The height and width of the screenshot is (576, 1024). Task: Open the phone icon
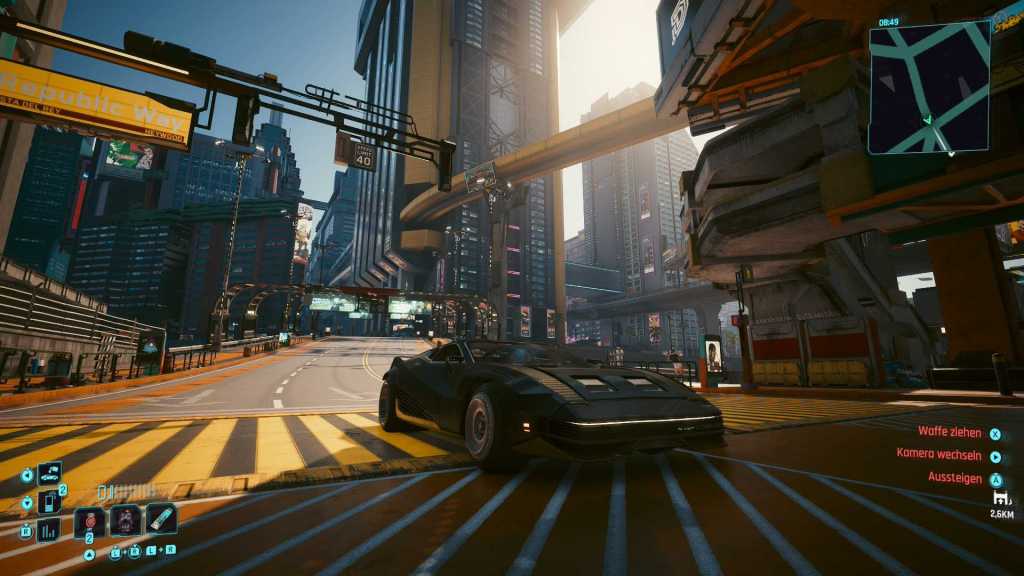49,502
